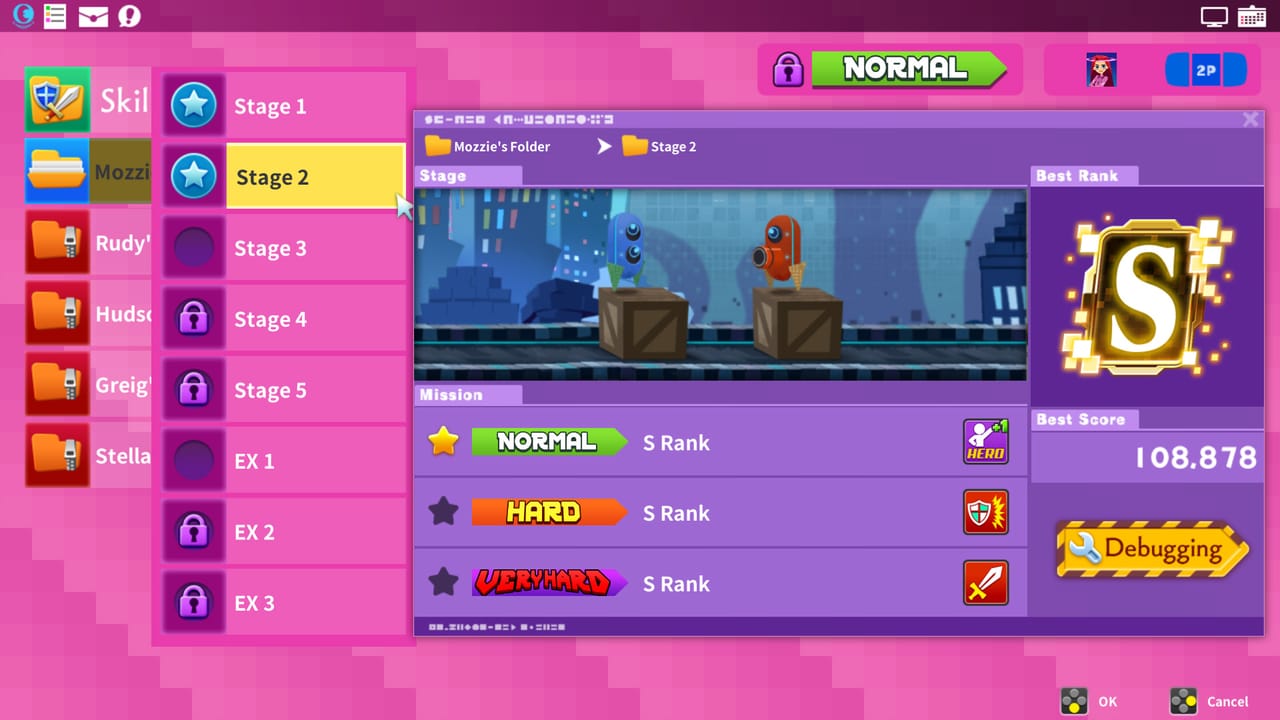
Task: Toggle the Hard mission star
Action: point(442,511)
